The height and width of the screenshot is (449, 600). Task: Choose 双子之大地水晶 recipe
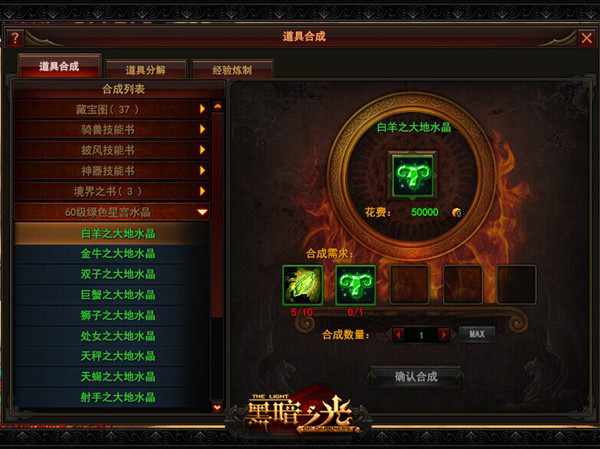[118, 274]
